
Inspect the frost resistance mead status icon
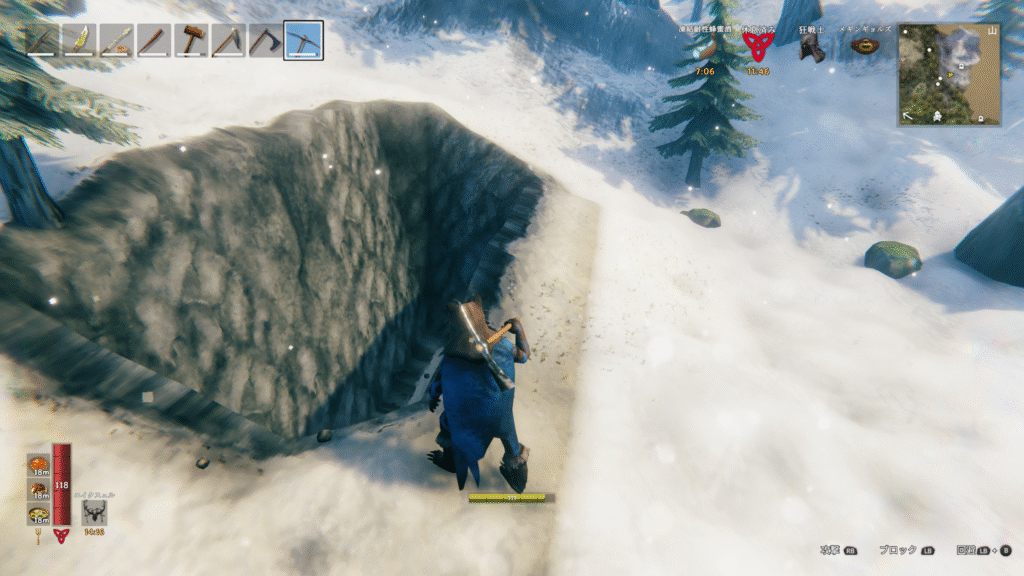pyautogui.click(x=706, y=49)
